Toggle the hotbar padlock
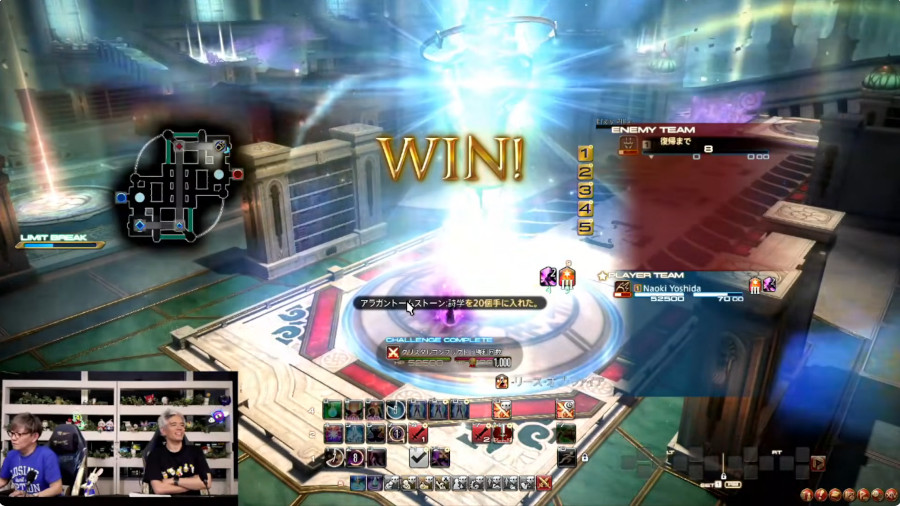The height and width of the screenshot is (506, 900). (x=583, y=457)
